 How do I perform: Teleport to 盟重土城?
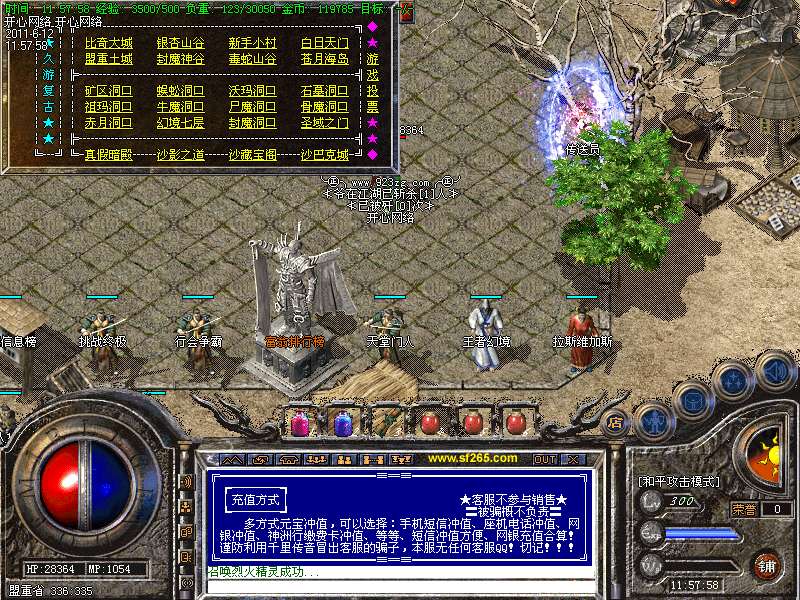(x=108, y=59)
